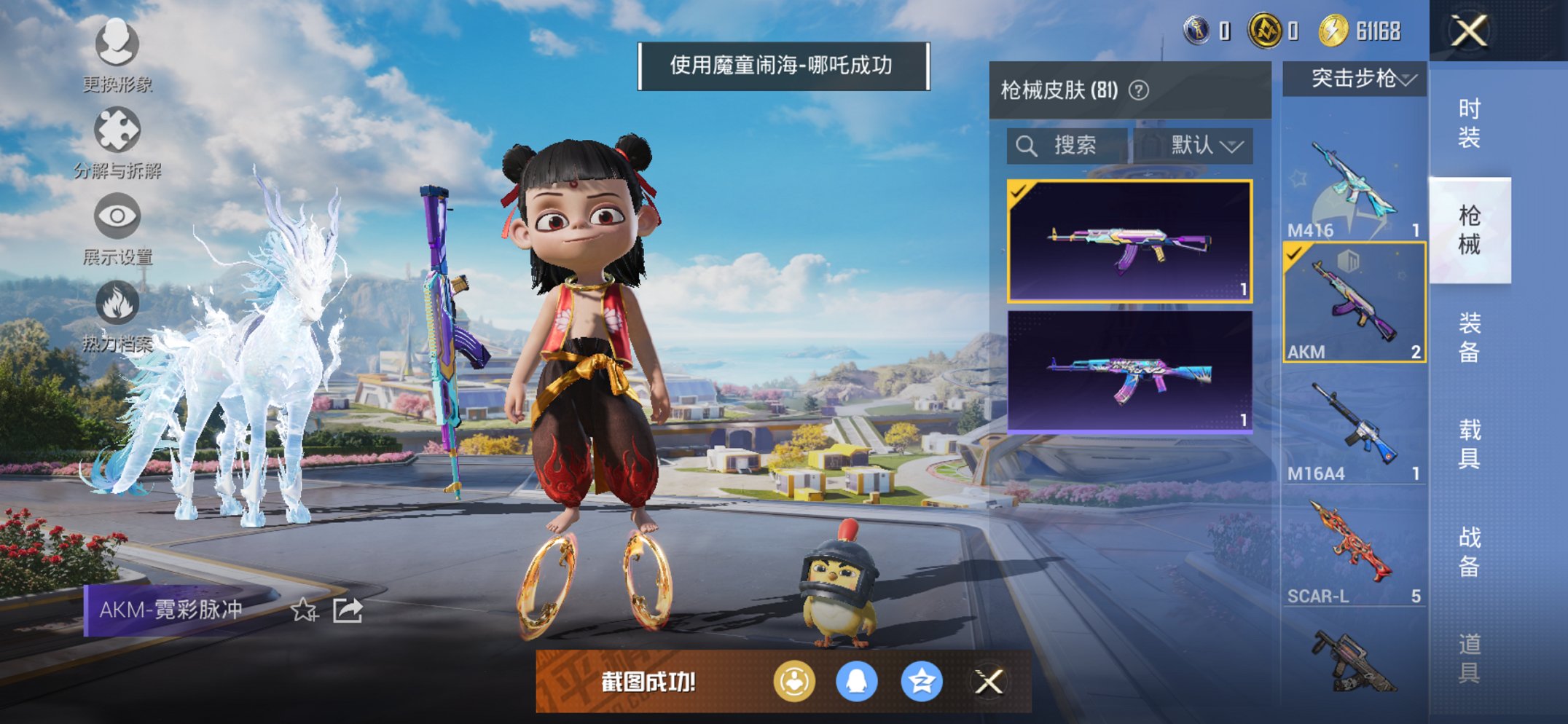Open the 突击步枪 weapon type dropdown
The width and height of the screenshot is (1568, 724).
coord(1355,79)
